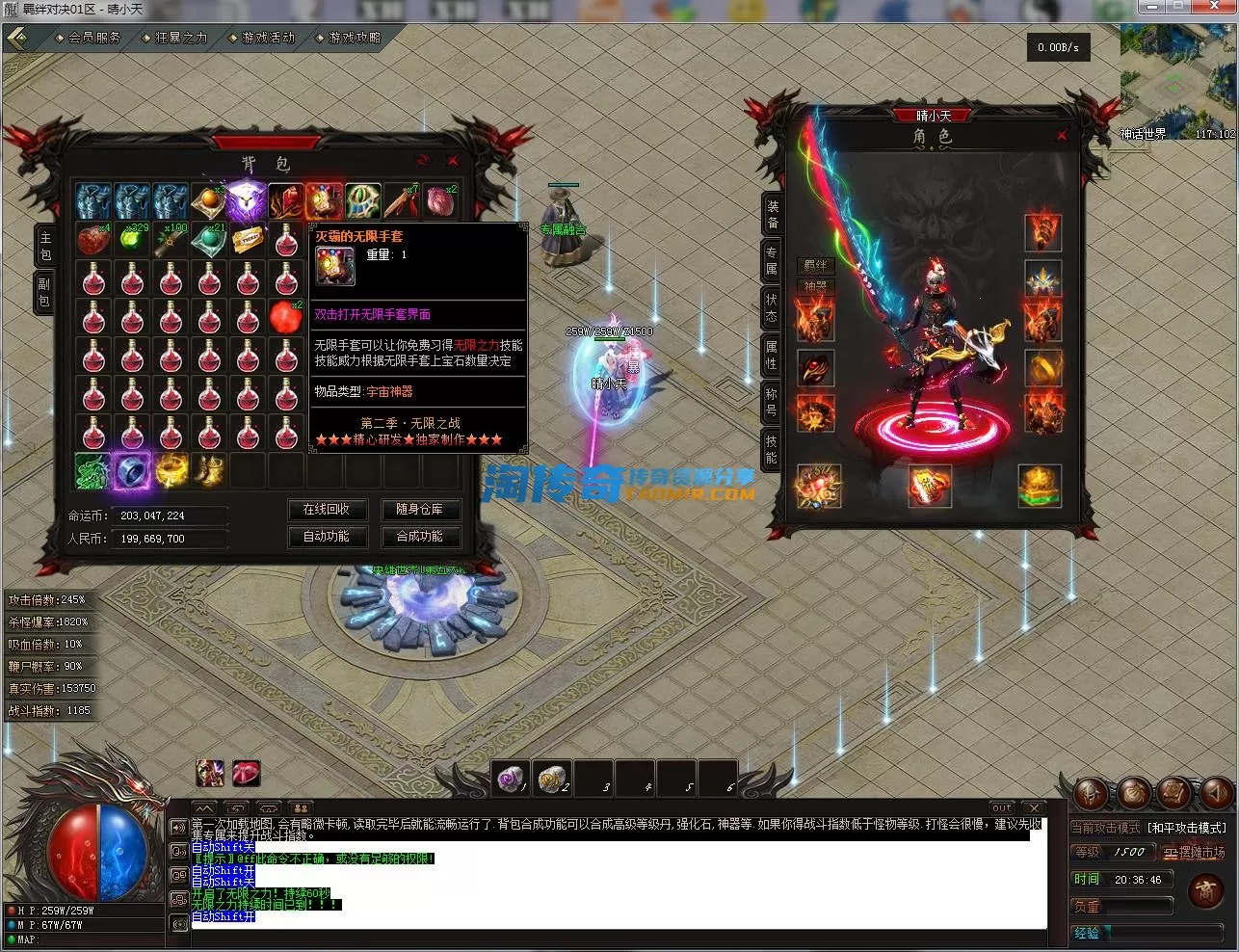Switch to the 属性 attributes tab
Viewport: 1239px width, 952px height.
[771, 354]
